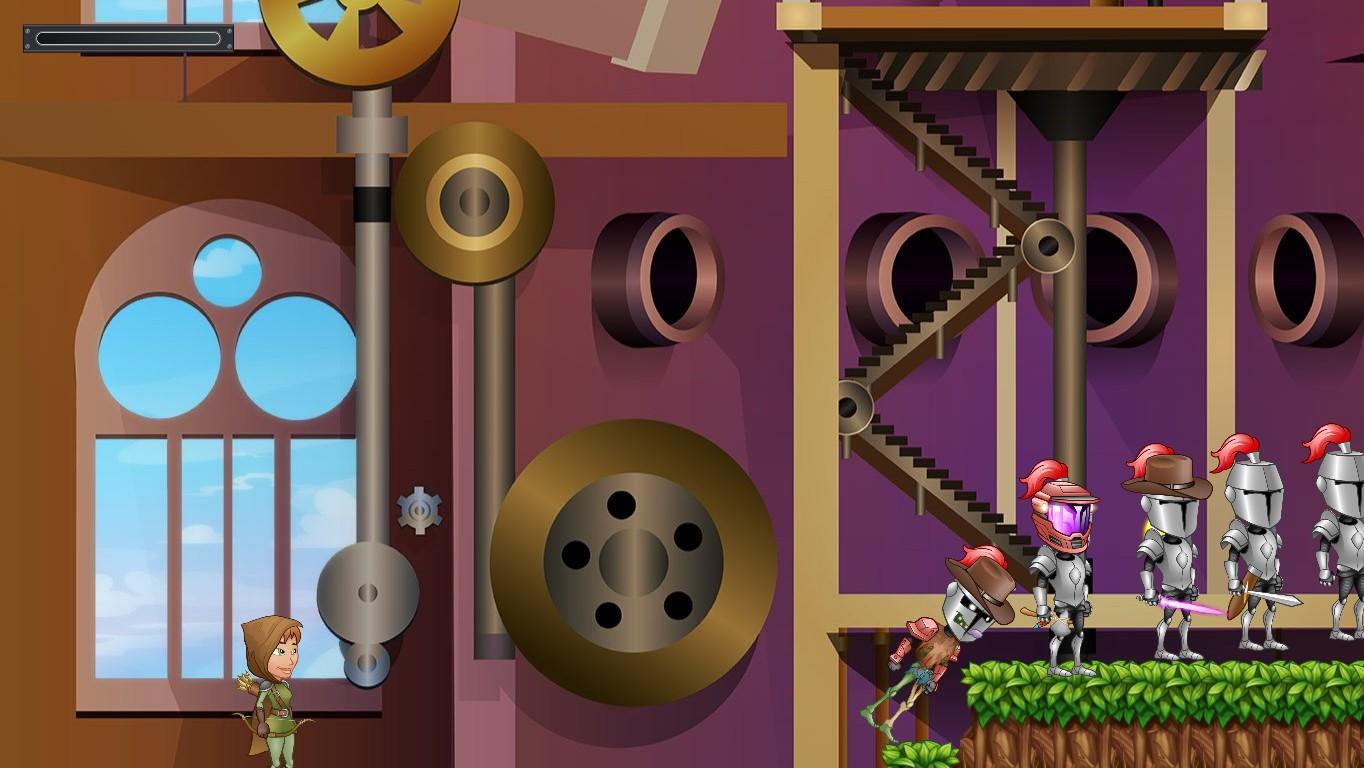
Task: Click the large bronze wheel hub
Action: [630, 560]
